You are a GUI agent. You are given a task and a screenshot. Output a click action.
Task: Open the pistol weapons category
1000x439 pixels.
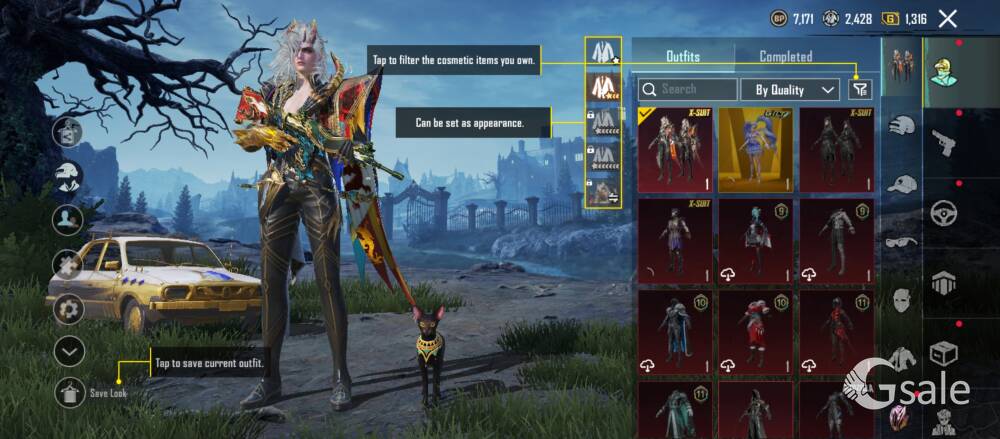click(x=943, y=141)
